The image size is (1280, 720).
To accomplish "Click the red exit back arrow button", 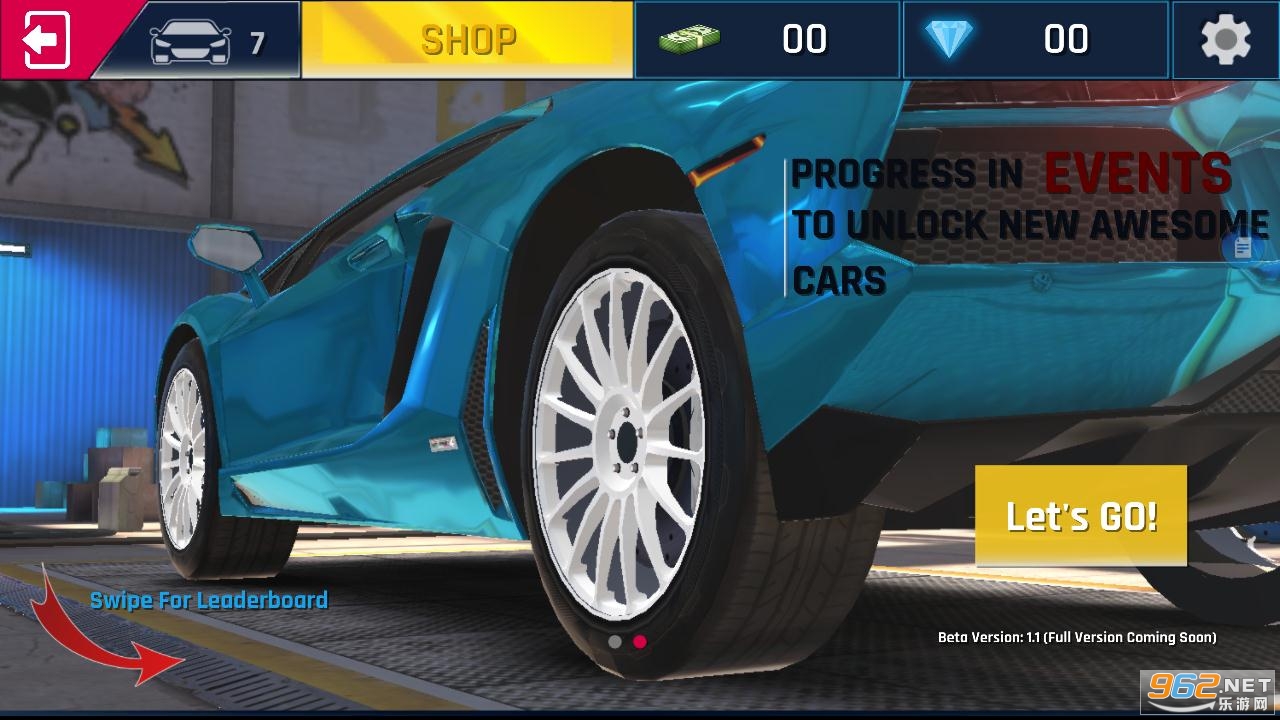I will (x=45, y=40).
